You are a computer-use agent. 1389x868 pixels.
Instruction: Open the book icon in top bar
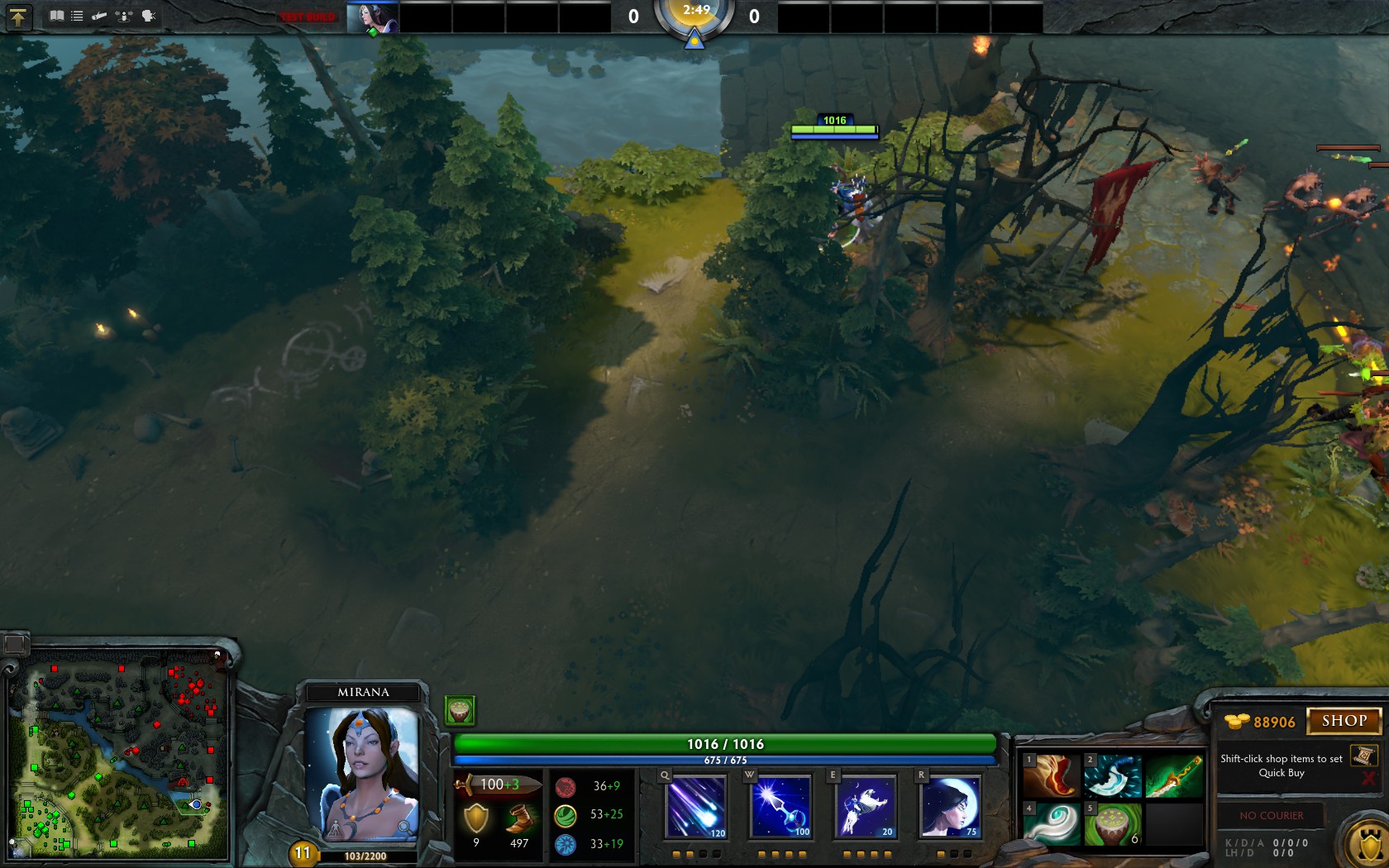tap(56, 16)
